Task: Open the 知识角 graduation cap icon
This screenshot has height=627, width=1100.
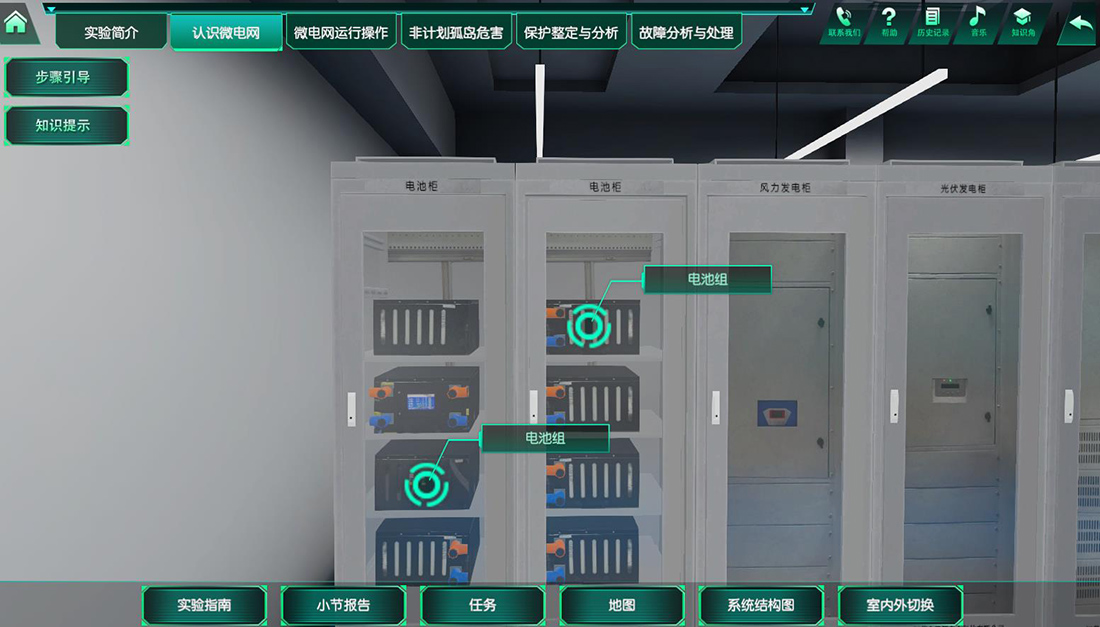Action: 1022,21
